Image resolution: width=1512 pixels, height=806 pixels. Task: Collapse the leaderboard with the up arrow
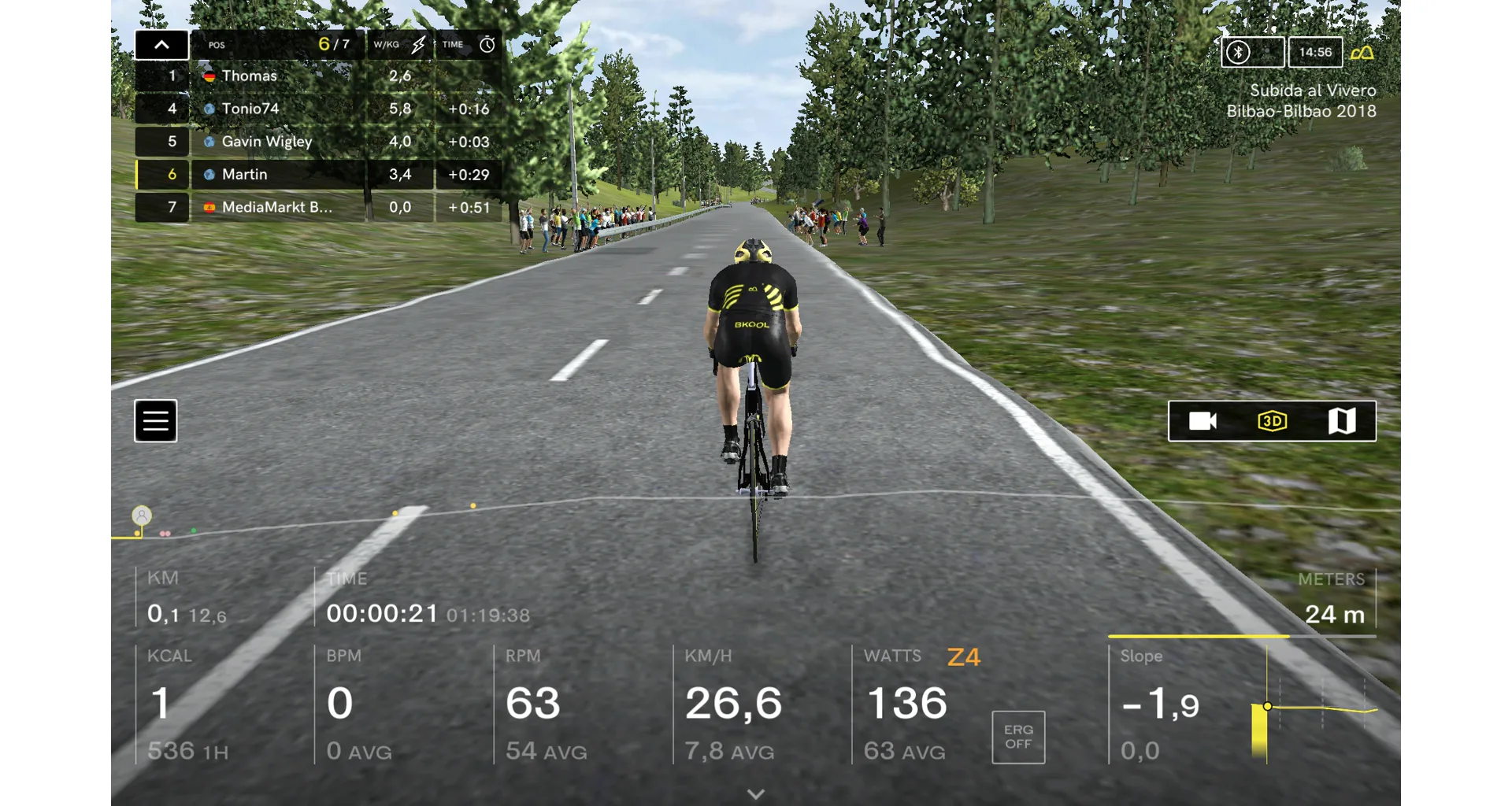pos(161,45)
